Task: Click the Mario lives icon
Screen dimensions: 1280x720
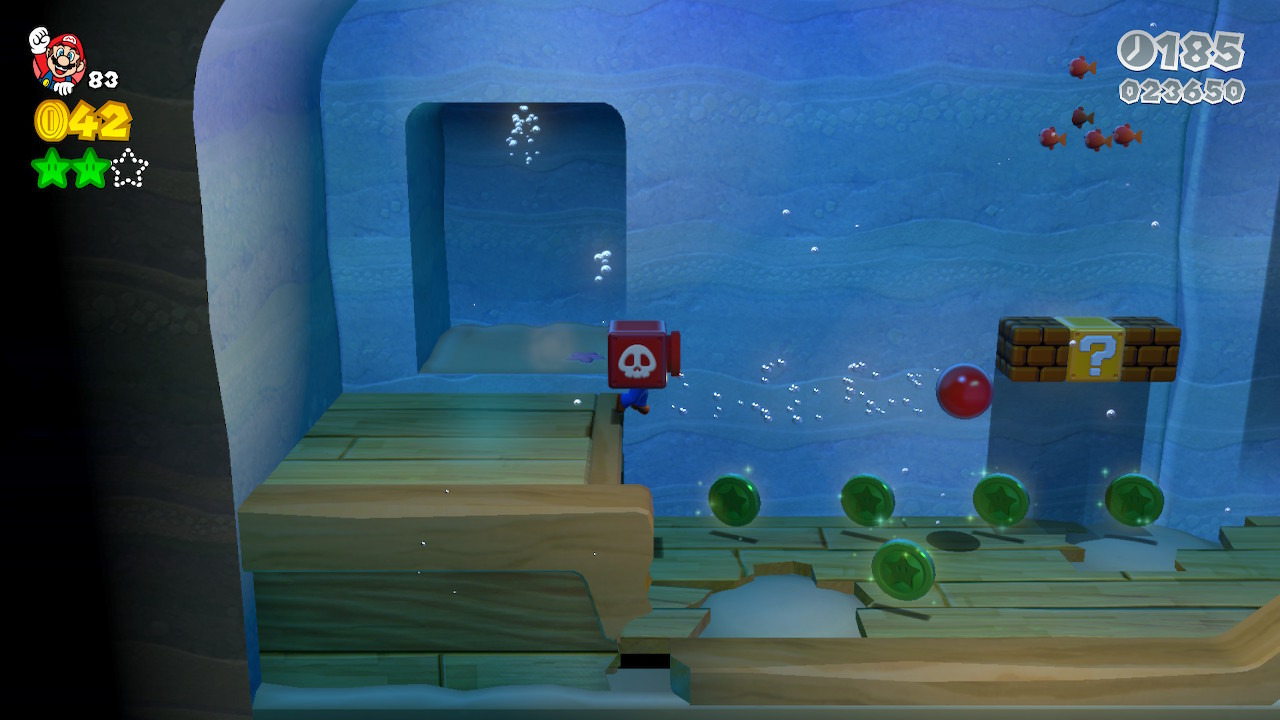Action: point(58,59)
